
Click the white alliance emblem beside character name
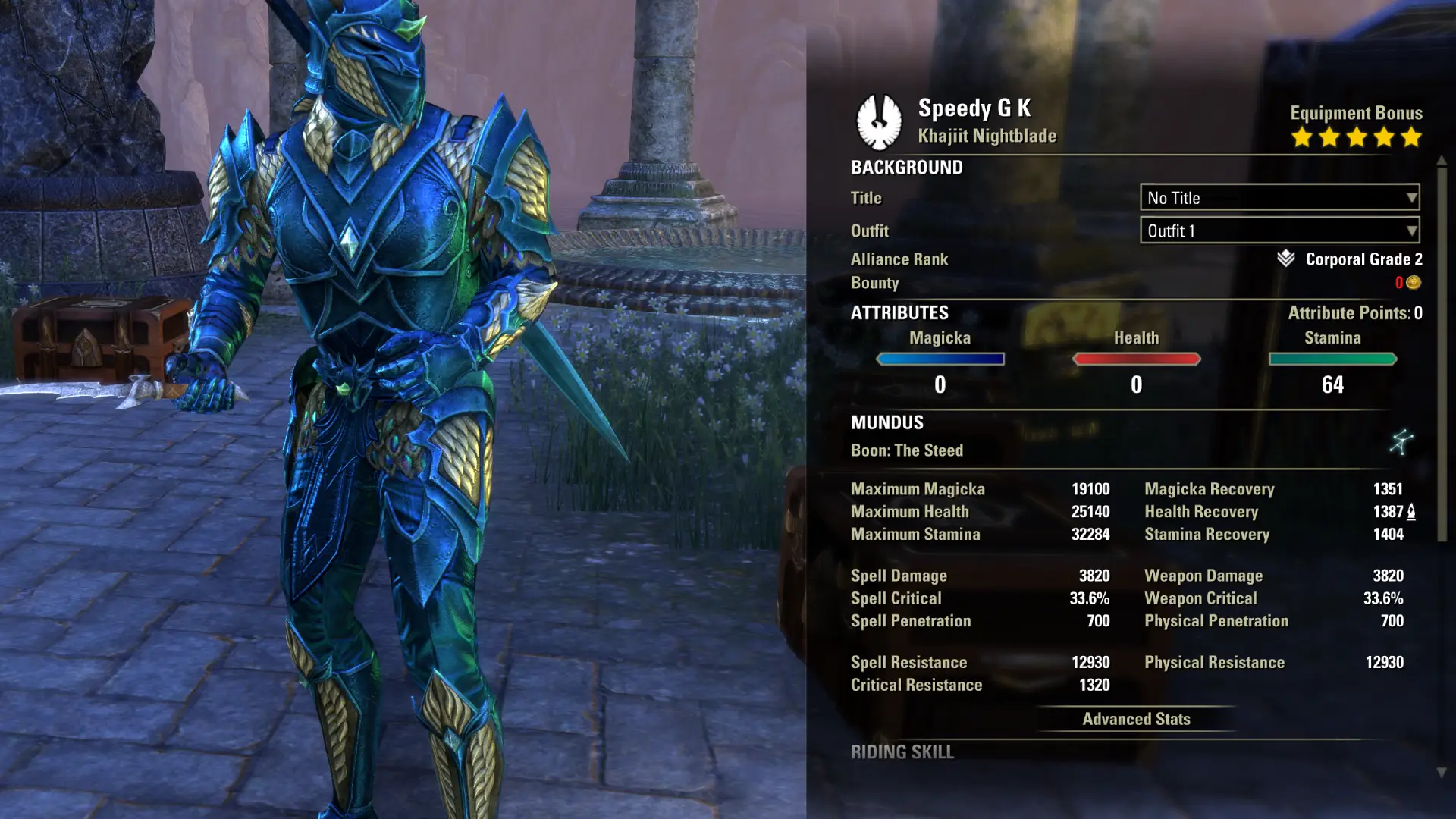879,121
